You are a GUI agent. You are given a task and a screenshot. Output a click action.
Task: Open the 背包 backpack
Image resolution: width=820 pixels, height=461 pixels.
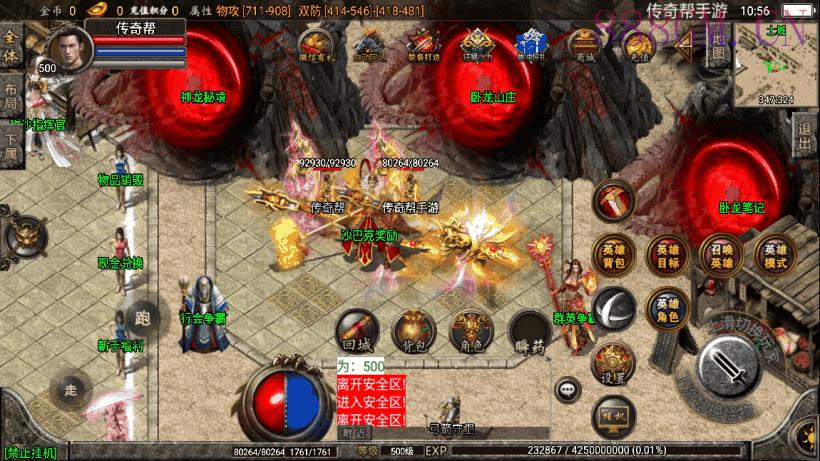(x=413, y=331)
